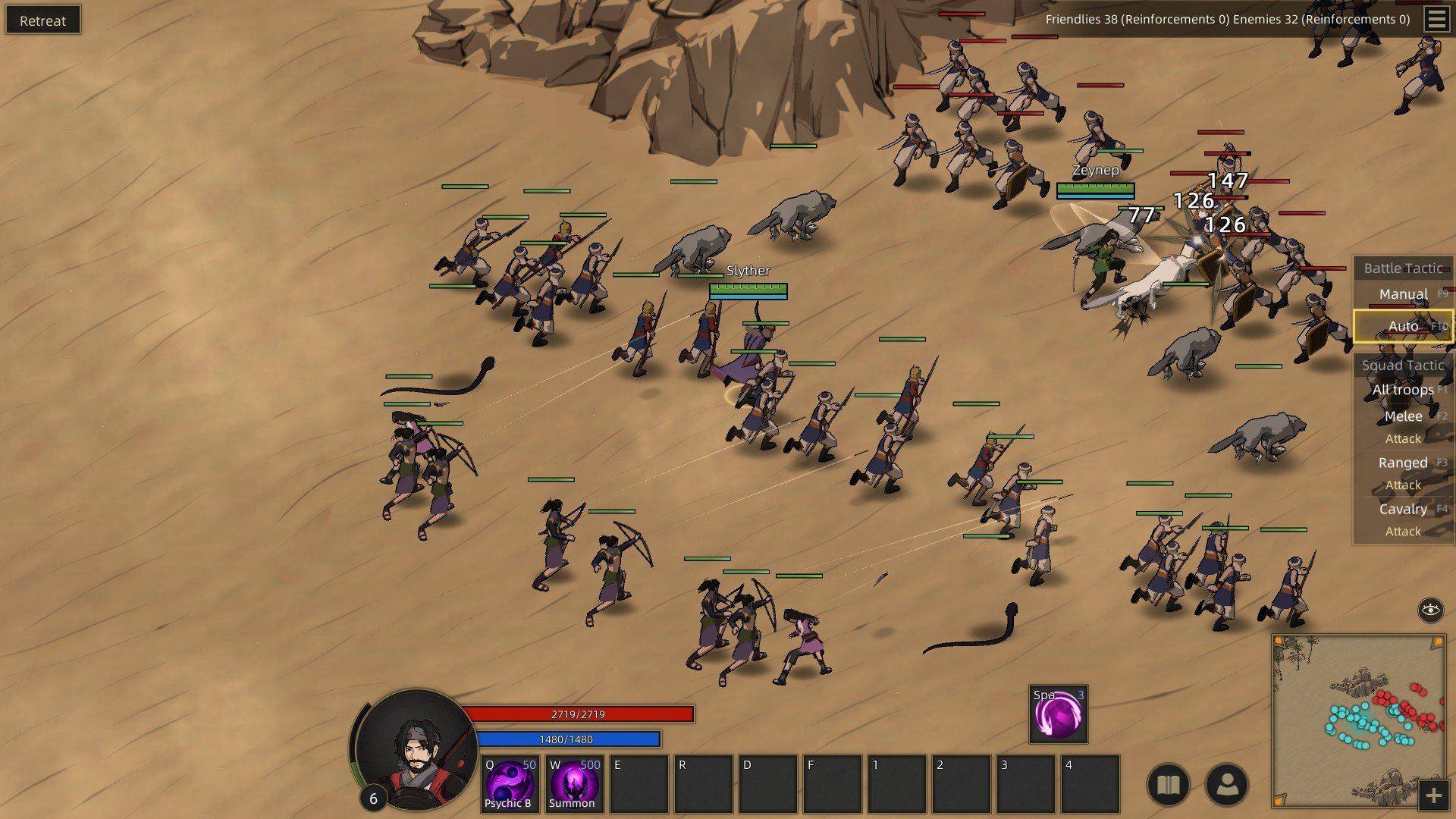Image resolution: width=1456 pixels, height=819 pixels.
Task: Enable the Auto battle tactic
Action: pos(1404,325)
